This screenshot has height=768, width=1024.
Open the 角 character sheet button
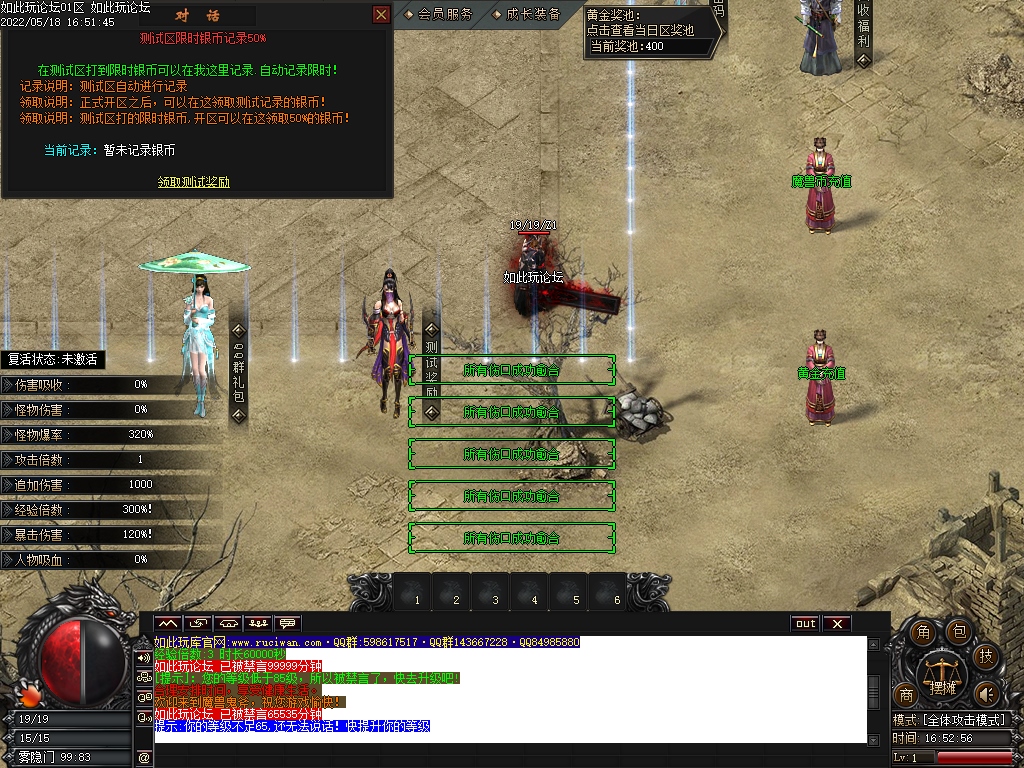[924, 632]
